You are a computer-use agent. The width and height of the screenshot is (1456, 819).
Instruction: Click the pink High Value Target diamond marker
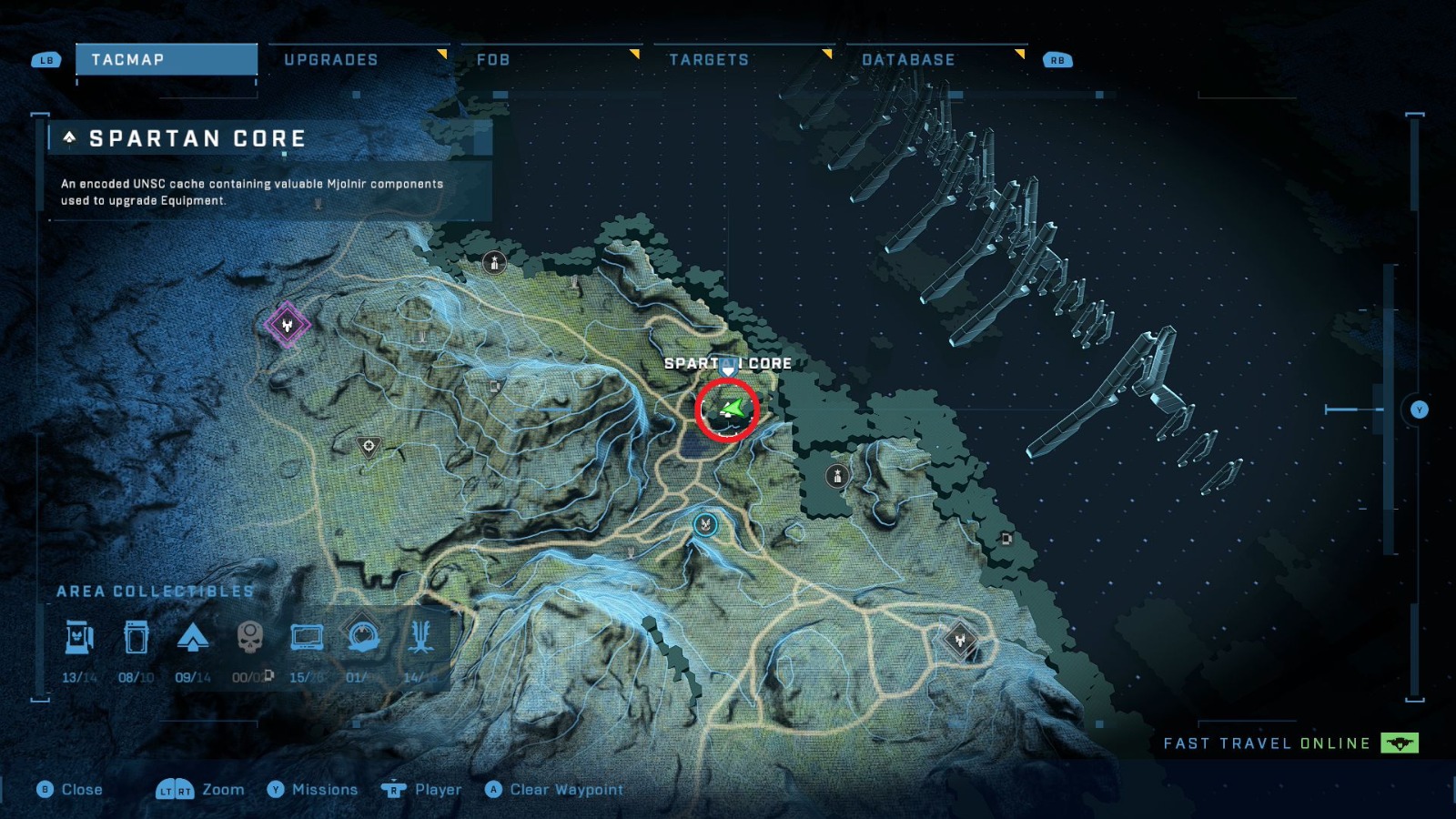(286, 324)
